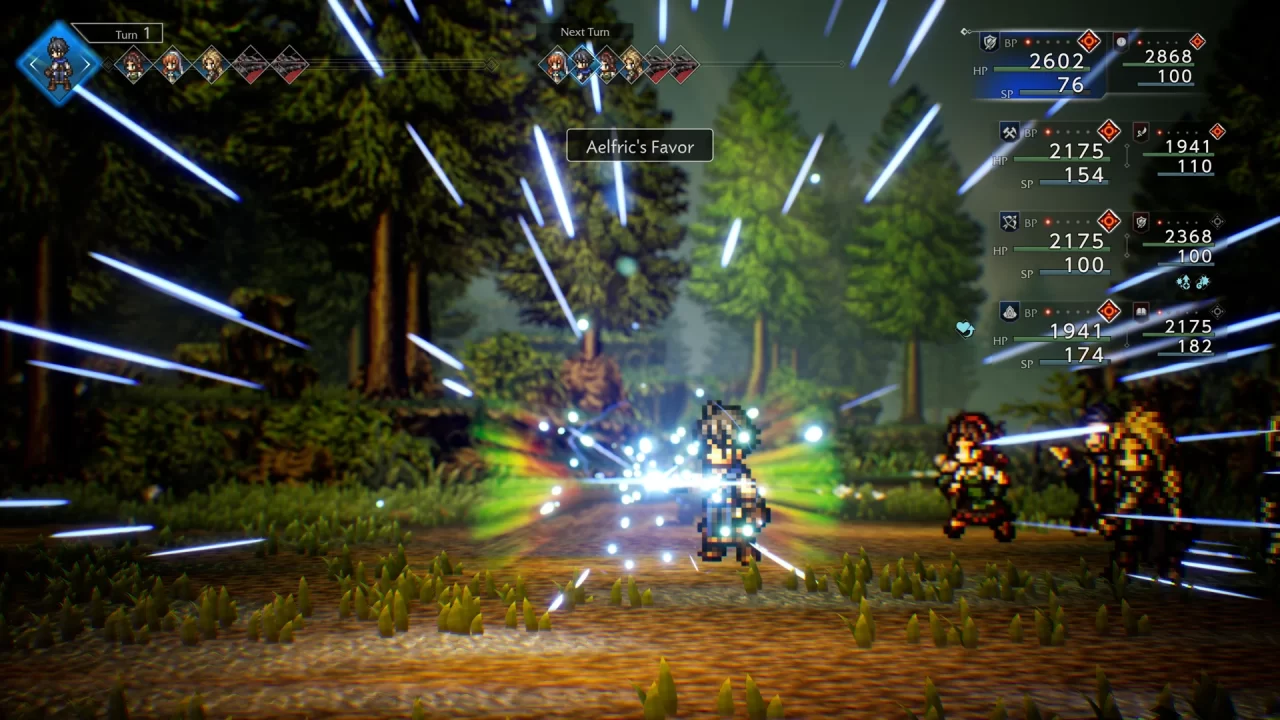The width and height of the screenshot is (1280, 720).
Task: Click the dagger thief icon near 1941 HP
Action: pyautogui.click(x=1141, y=132)
